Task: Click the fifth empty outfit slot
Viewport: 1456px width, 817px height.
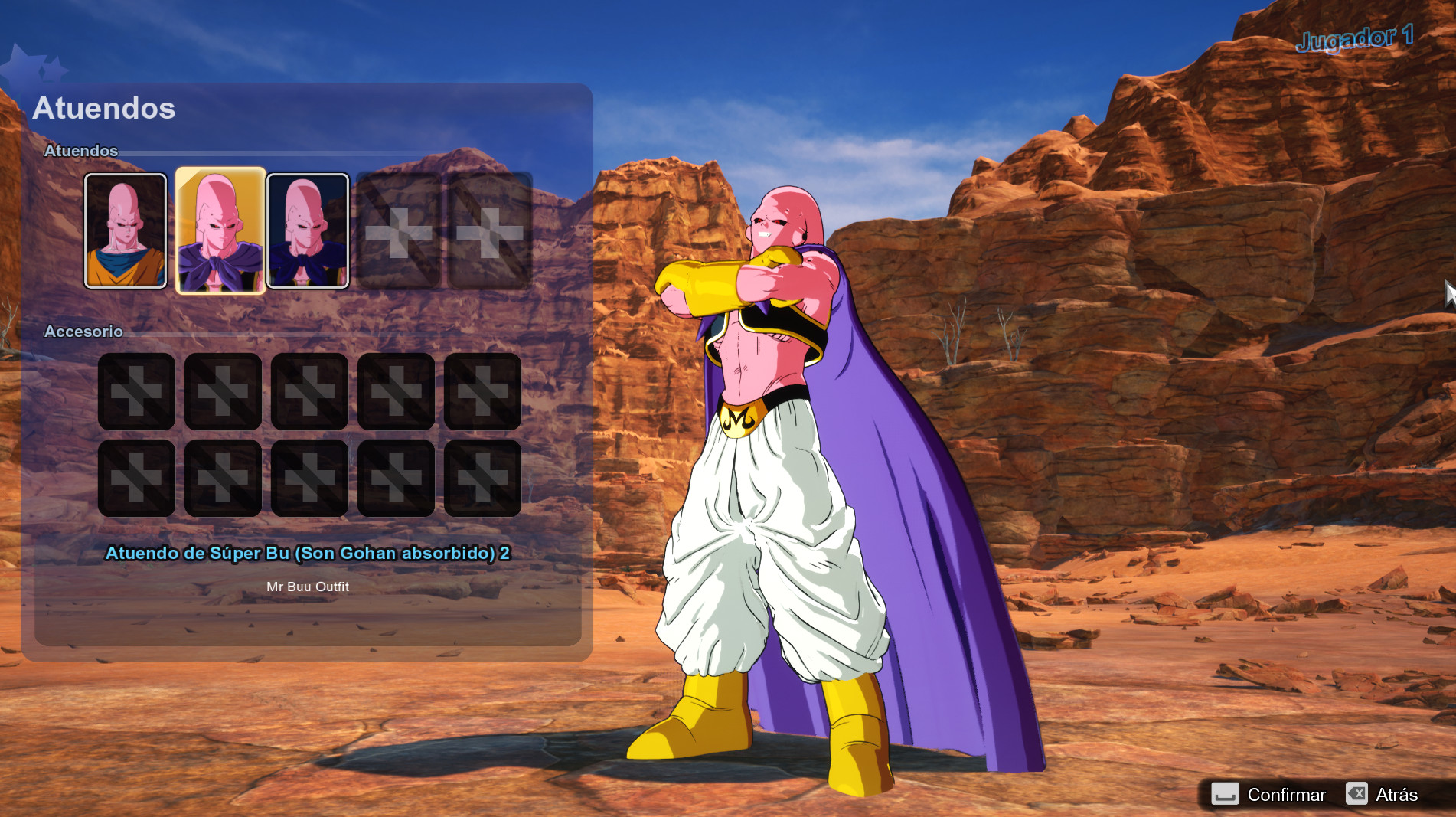Action: [488, 230]
